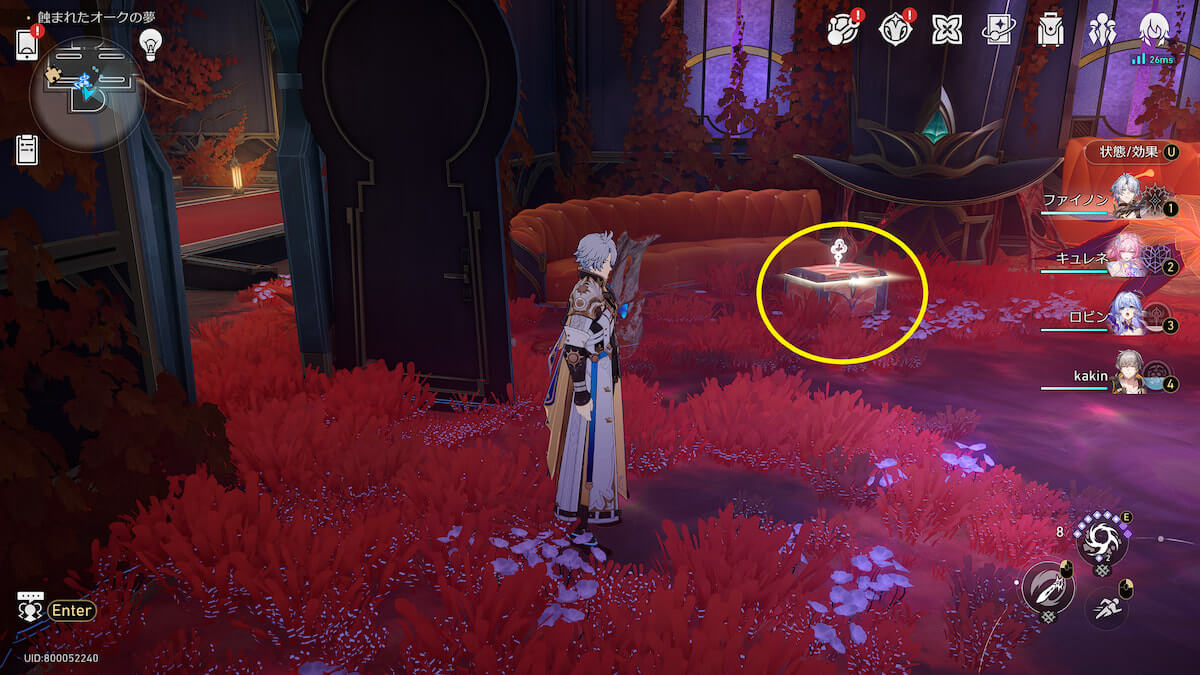Open the warp star card icon

(998, 30)
